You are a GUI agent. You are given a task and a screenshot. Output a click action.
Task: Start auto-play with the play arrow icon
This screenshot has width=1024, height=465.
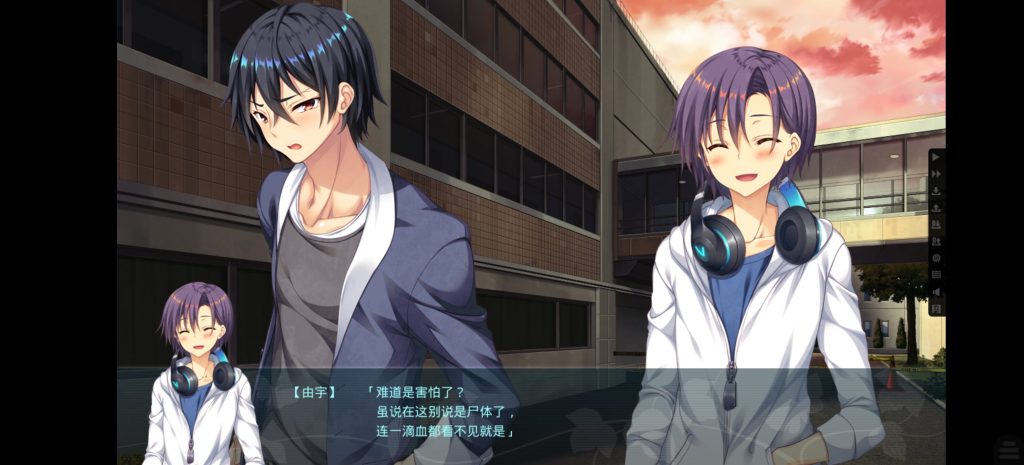[936, 160]
